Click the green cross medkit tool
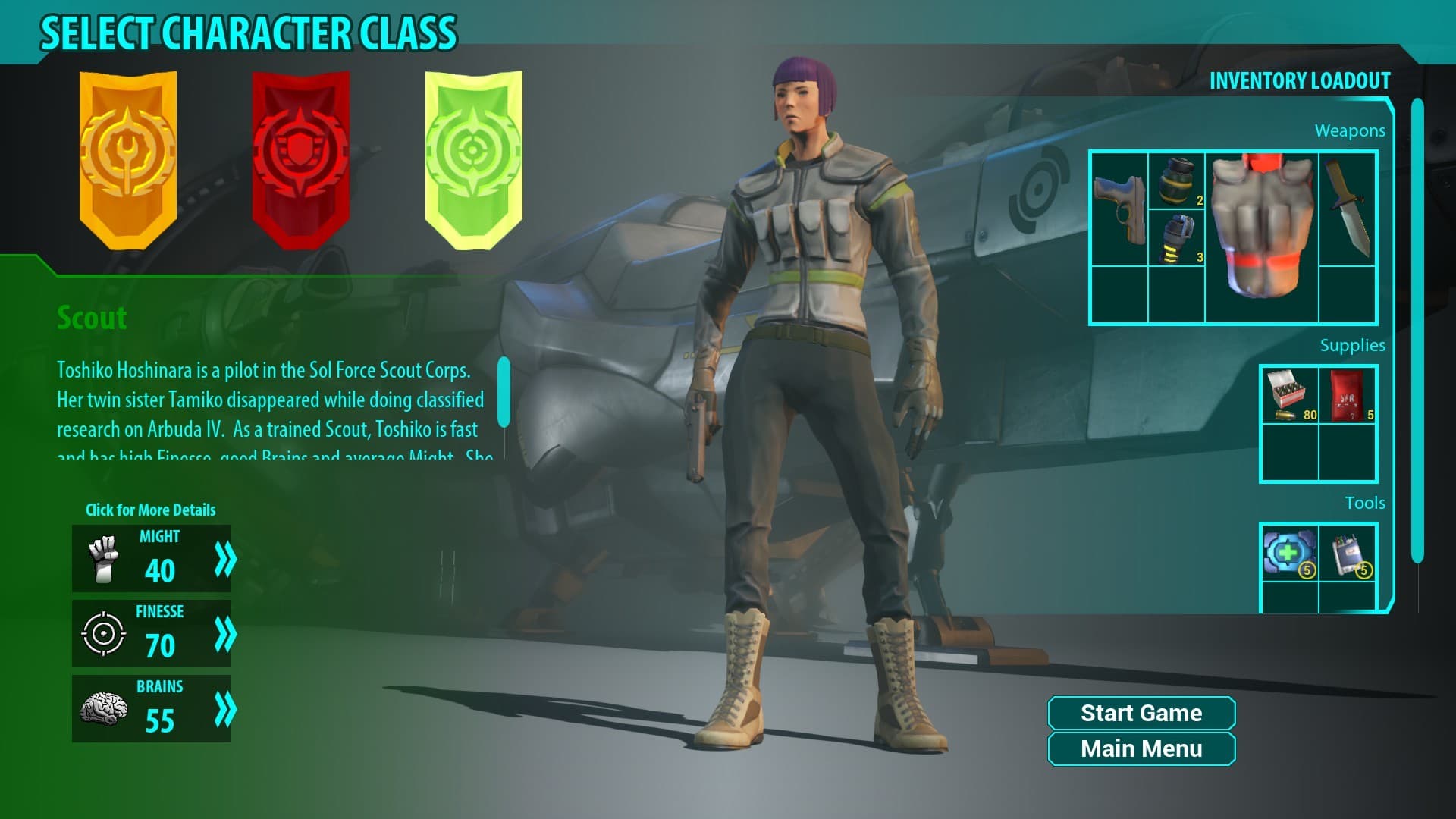 [x=1289, y=553]
